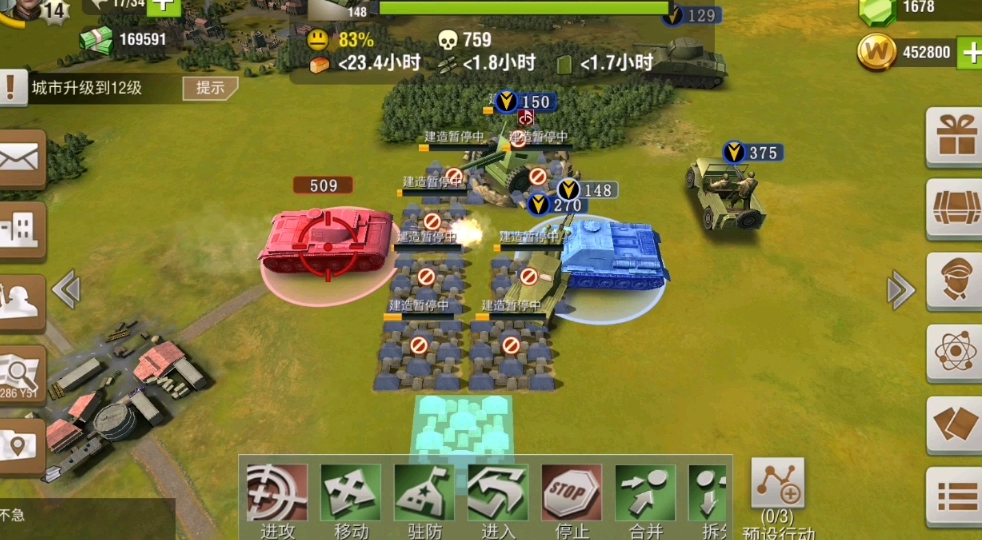Open the officer portrait menu
Image resolution: width=982 pixels, height=540 pixels.
click(955, 280)
